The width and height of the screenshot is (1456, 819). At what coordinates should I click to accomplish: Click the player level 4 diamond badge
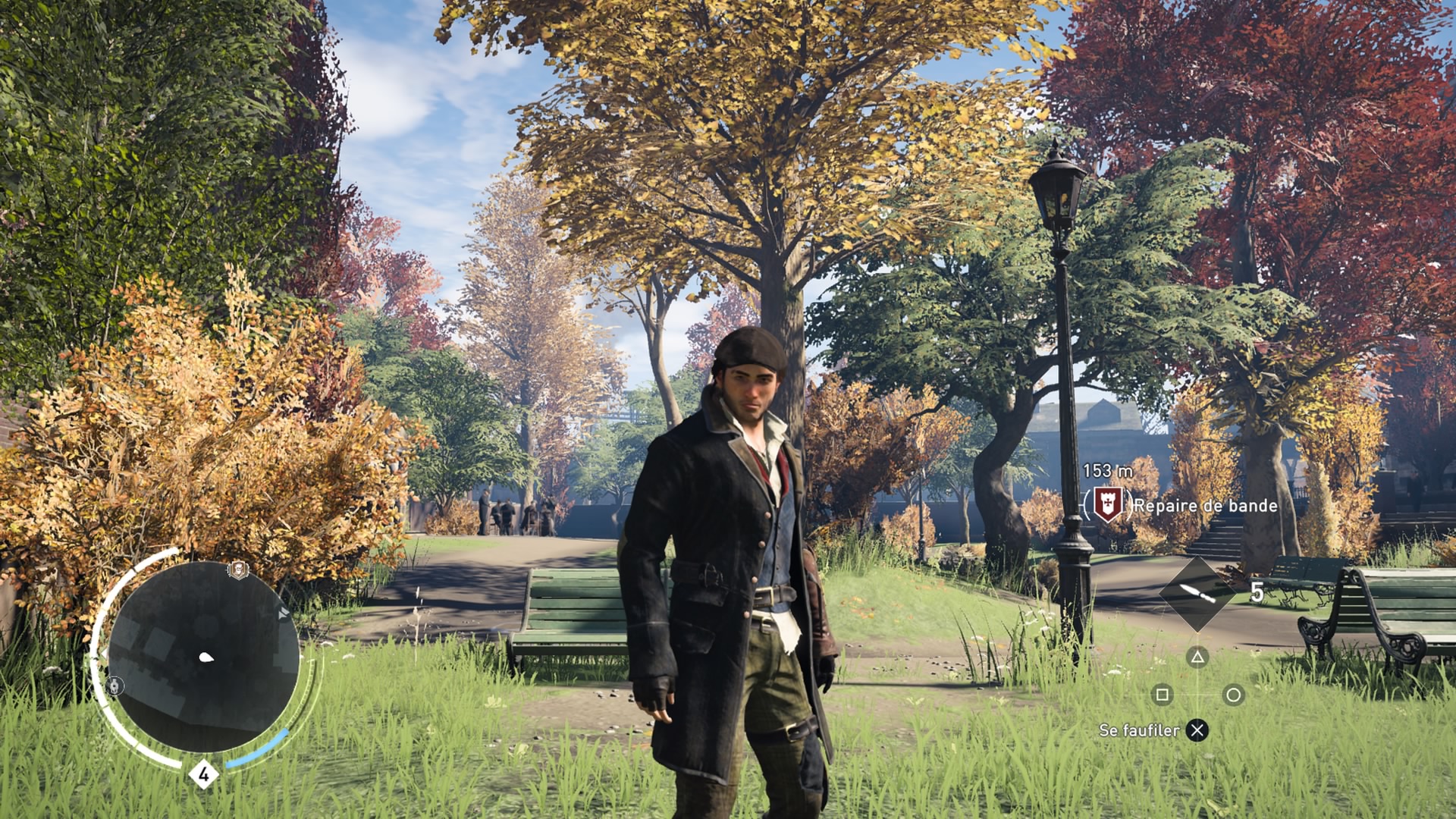[x=203, y=774]
